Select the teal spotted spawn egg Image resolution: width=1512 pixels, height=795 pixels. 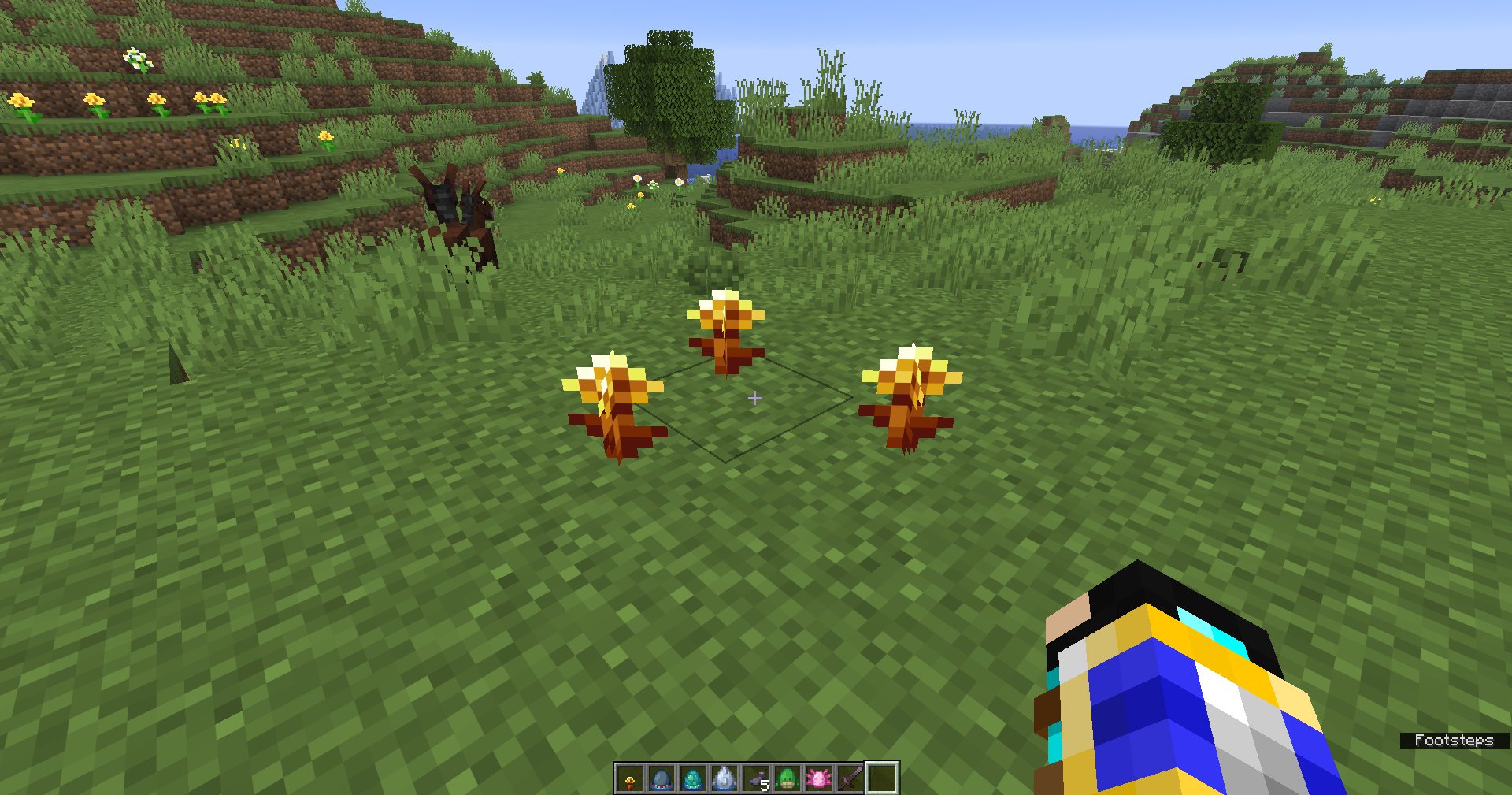pyautogui.click(x=693, y=778)
